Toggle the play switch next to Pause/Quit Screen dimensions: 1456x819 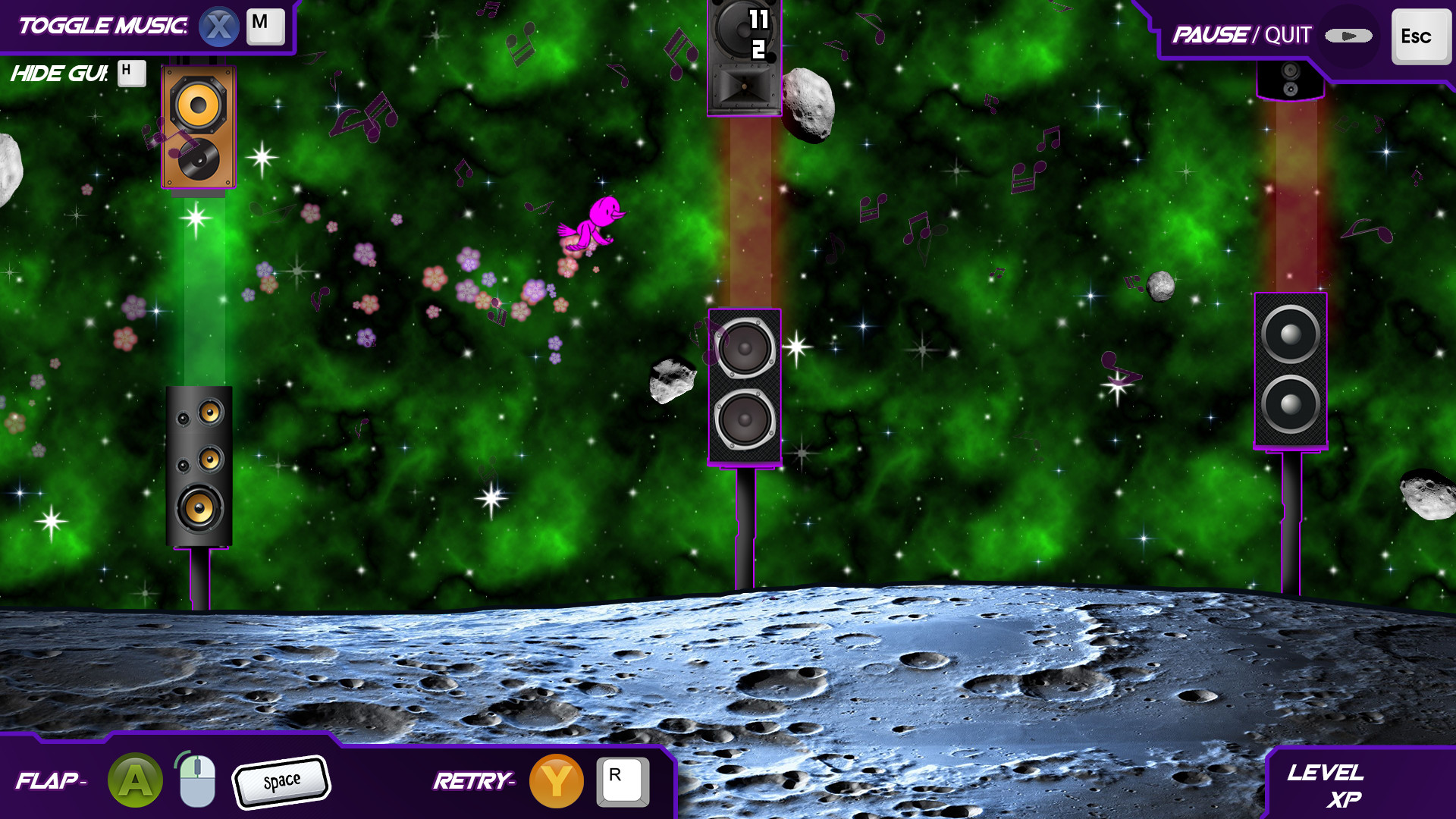click(x=1348, y=35)
